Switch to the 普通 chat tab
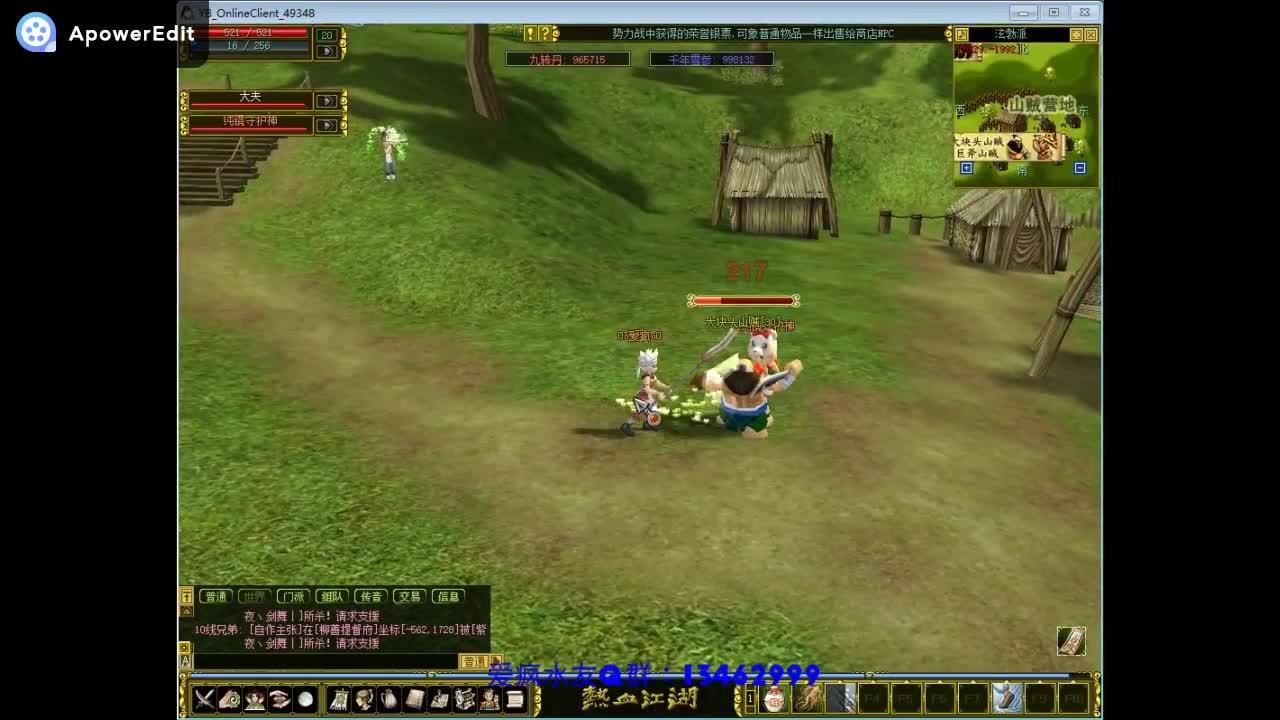1280x720 pixels. pyautogui.click(x=216, y=597)
